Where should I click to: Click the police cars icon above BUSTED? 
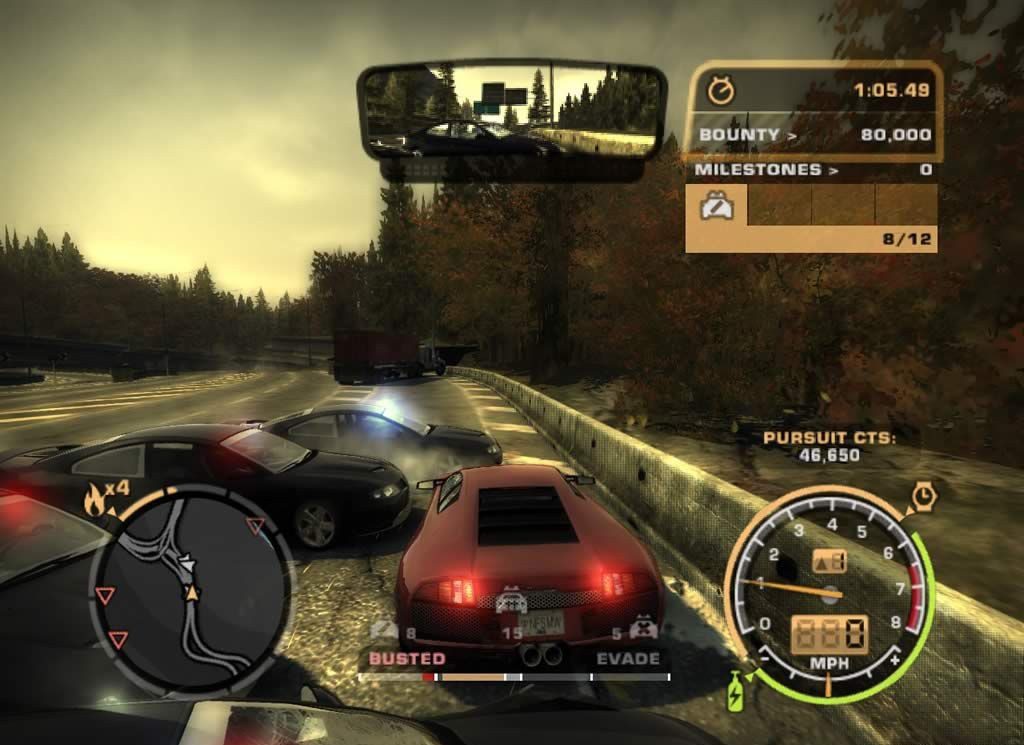pyautogui.click(x=384, y=630)
